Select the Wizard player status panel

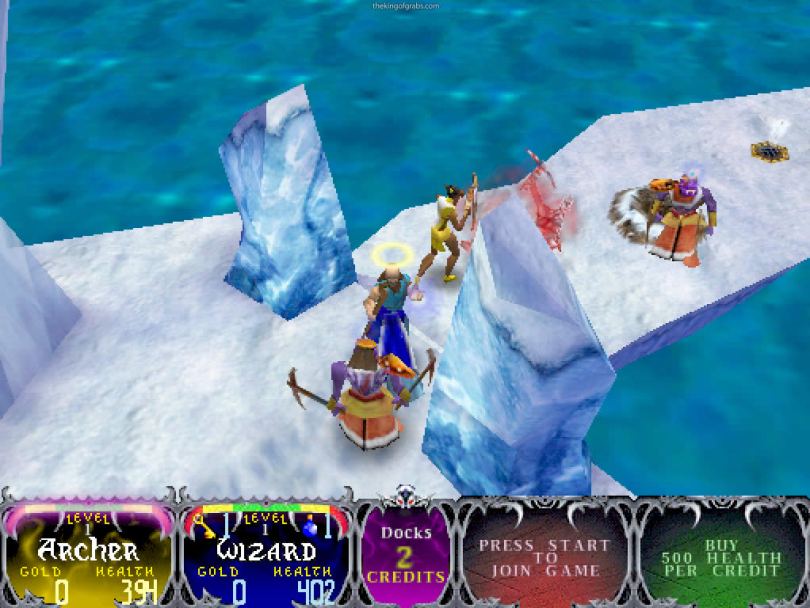point(267,555)
